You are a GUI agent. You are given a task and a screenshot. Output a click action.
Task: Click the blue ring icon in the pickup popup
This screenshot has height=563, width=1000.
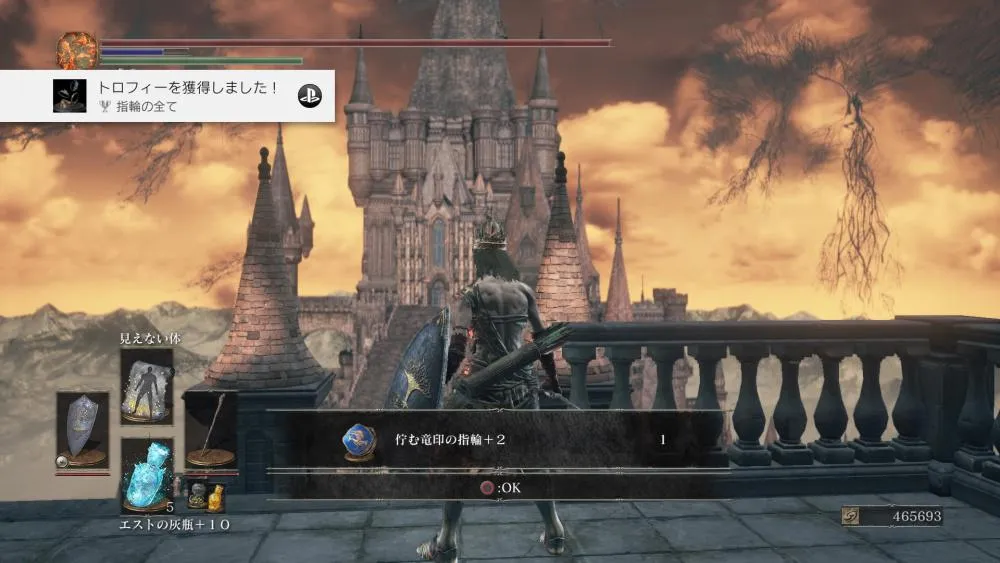pyautogui.click(x=357, y=440)
